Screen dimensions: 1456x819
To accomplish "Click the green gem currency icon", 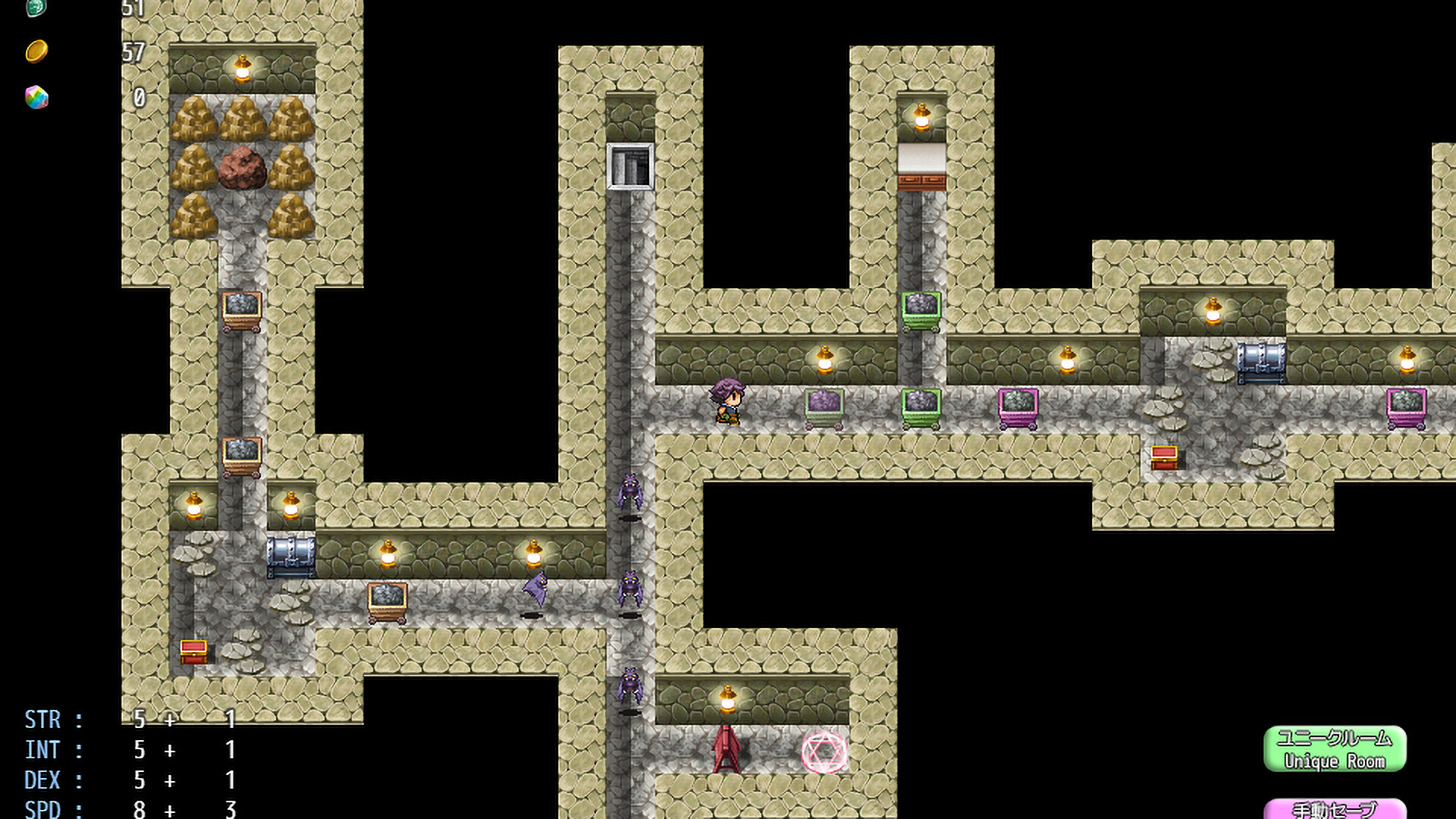I will pyautogui.click(x=35, y=8).
